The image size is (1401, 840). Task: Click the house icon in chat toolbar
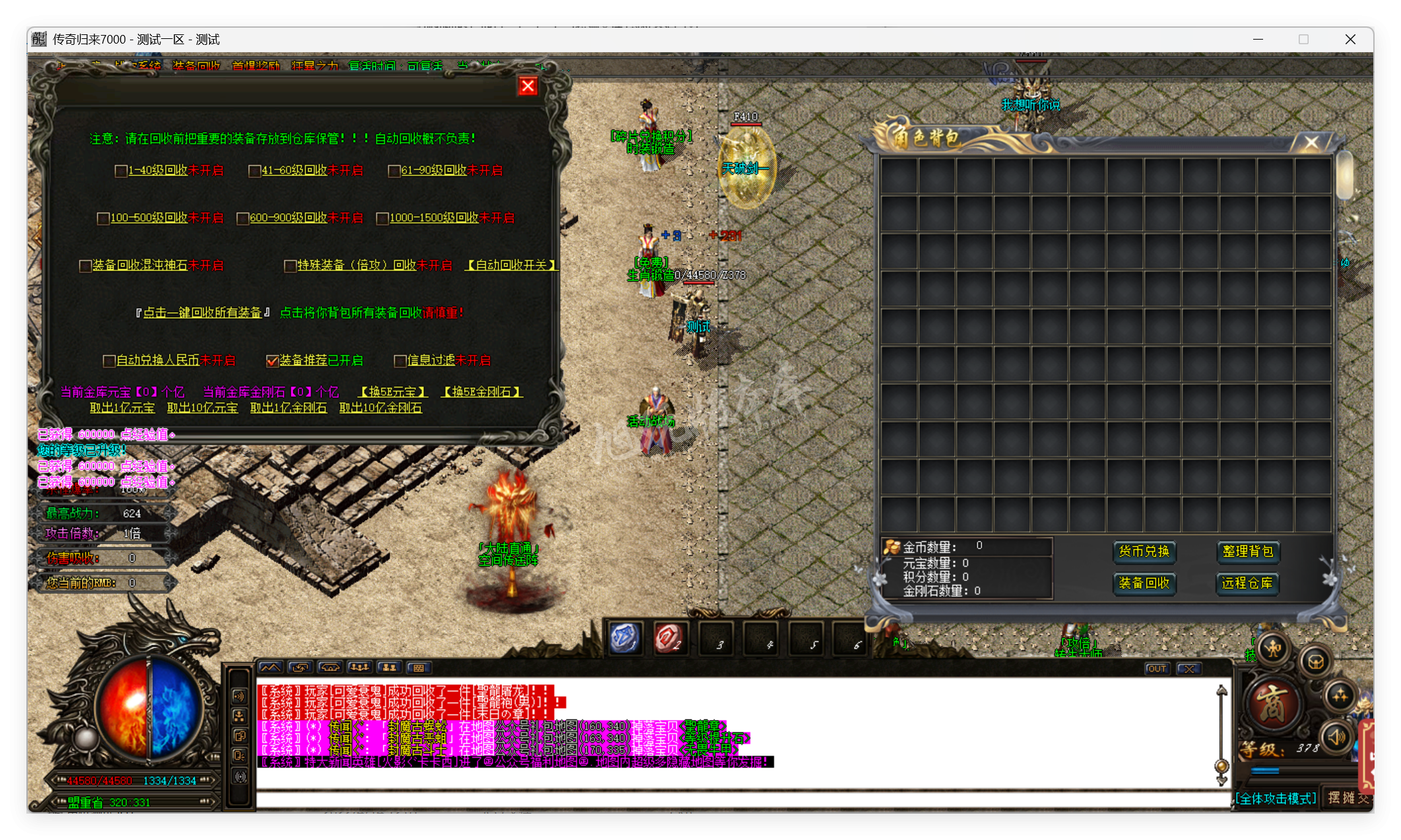(331, 667)
